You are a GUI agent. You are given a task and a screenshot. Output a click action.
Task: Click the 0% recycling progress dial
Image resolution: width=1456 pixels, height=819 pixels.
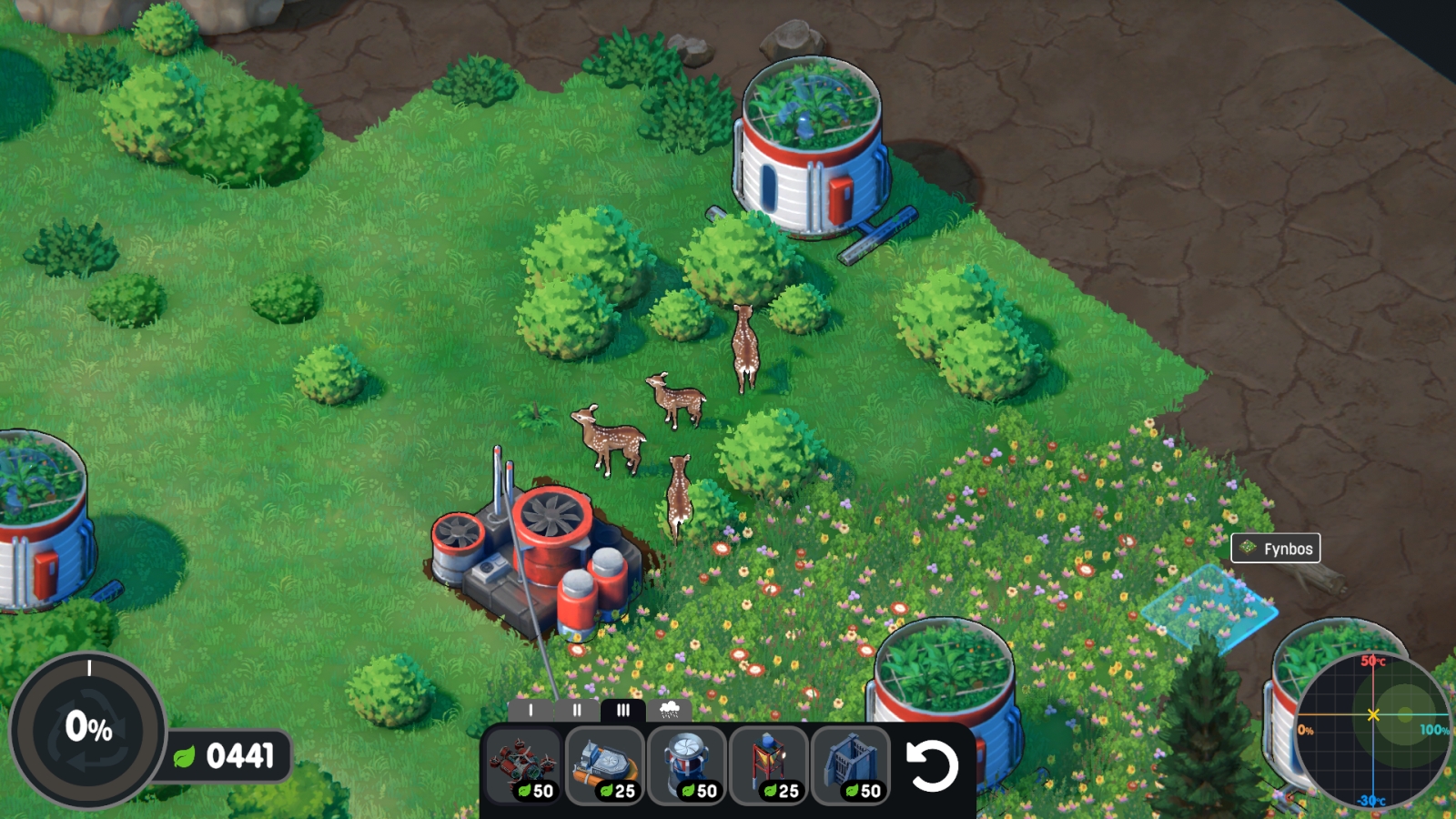88,728
